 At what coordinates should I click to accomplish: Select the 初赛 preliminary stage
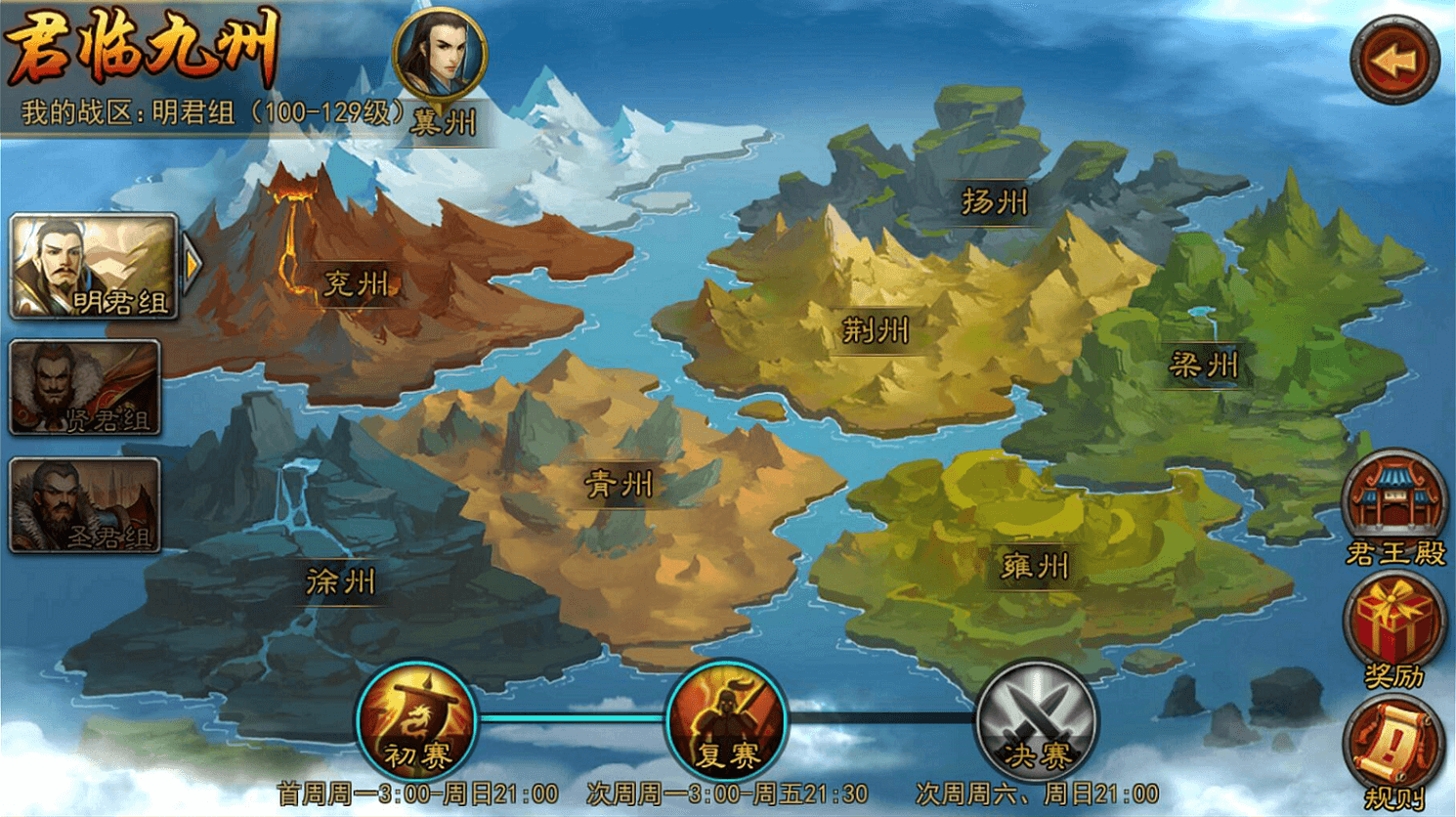(417, 721)
